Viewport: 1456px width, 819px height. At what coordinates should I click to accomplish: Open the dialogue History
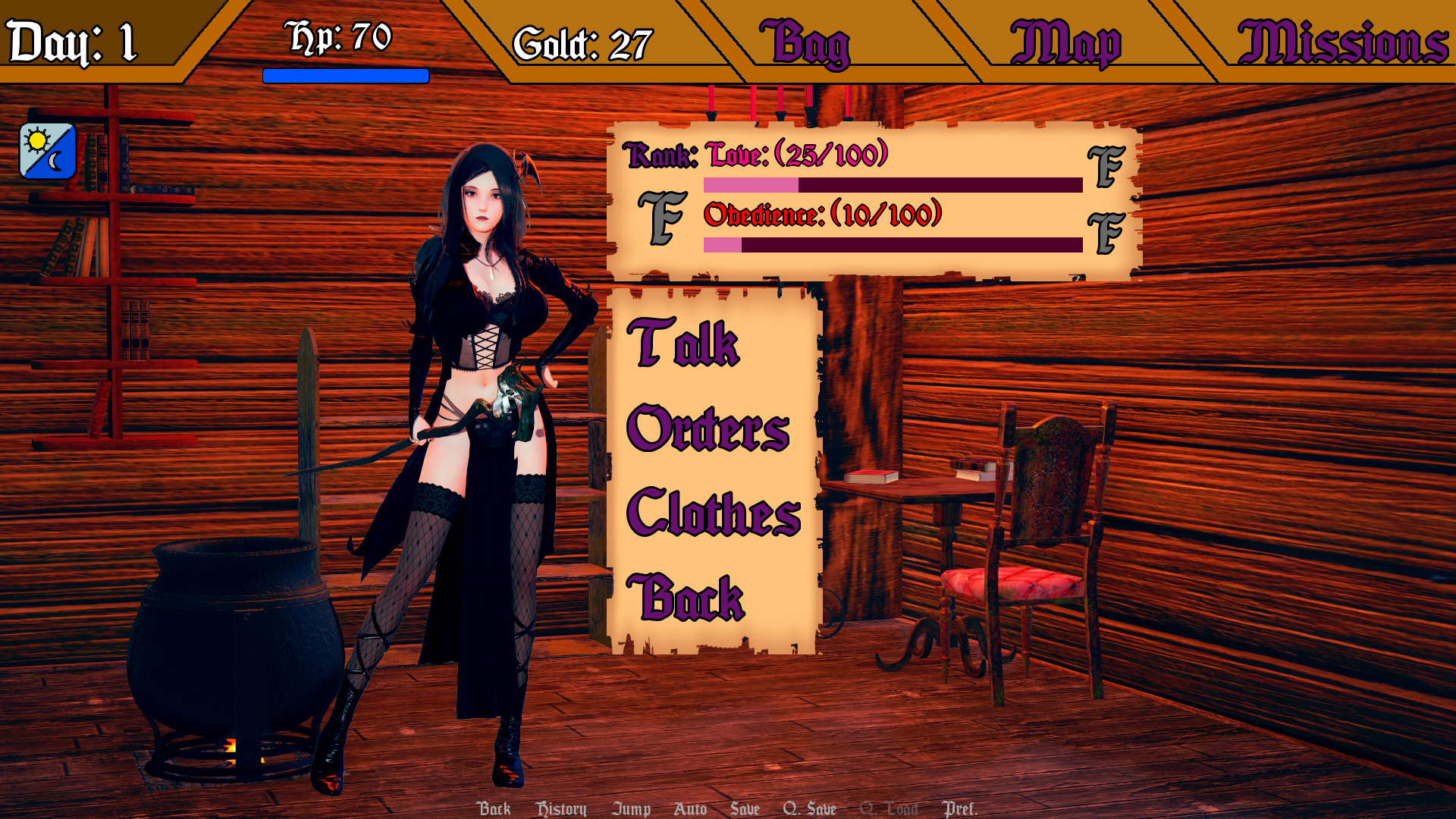coord(561,809)
